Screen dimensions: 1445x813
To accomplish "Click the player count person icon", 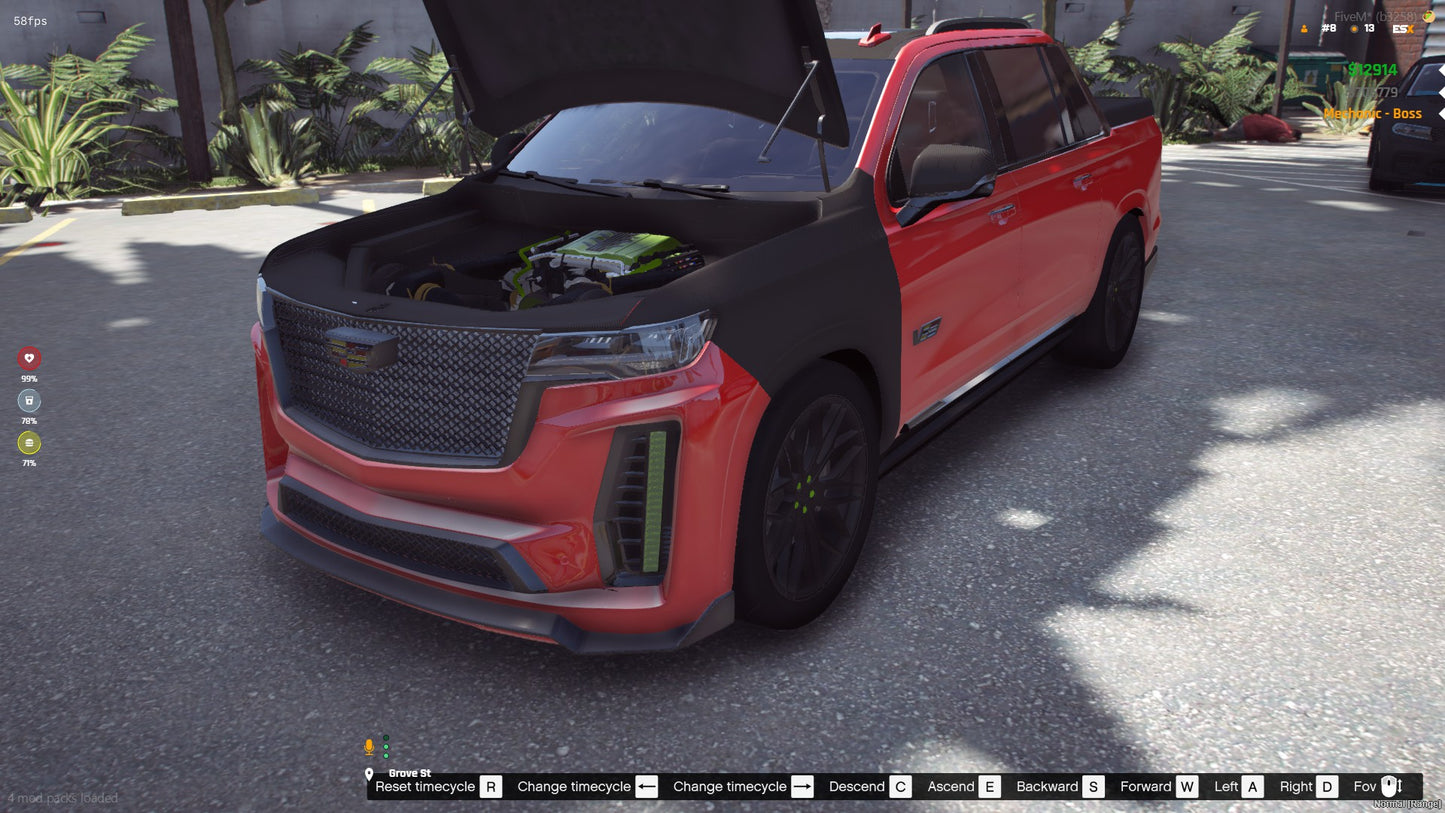I will click(x=1304, y=29).
